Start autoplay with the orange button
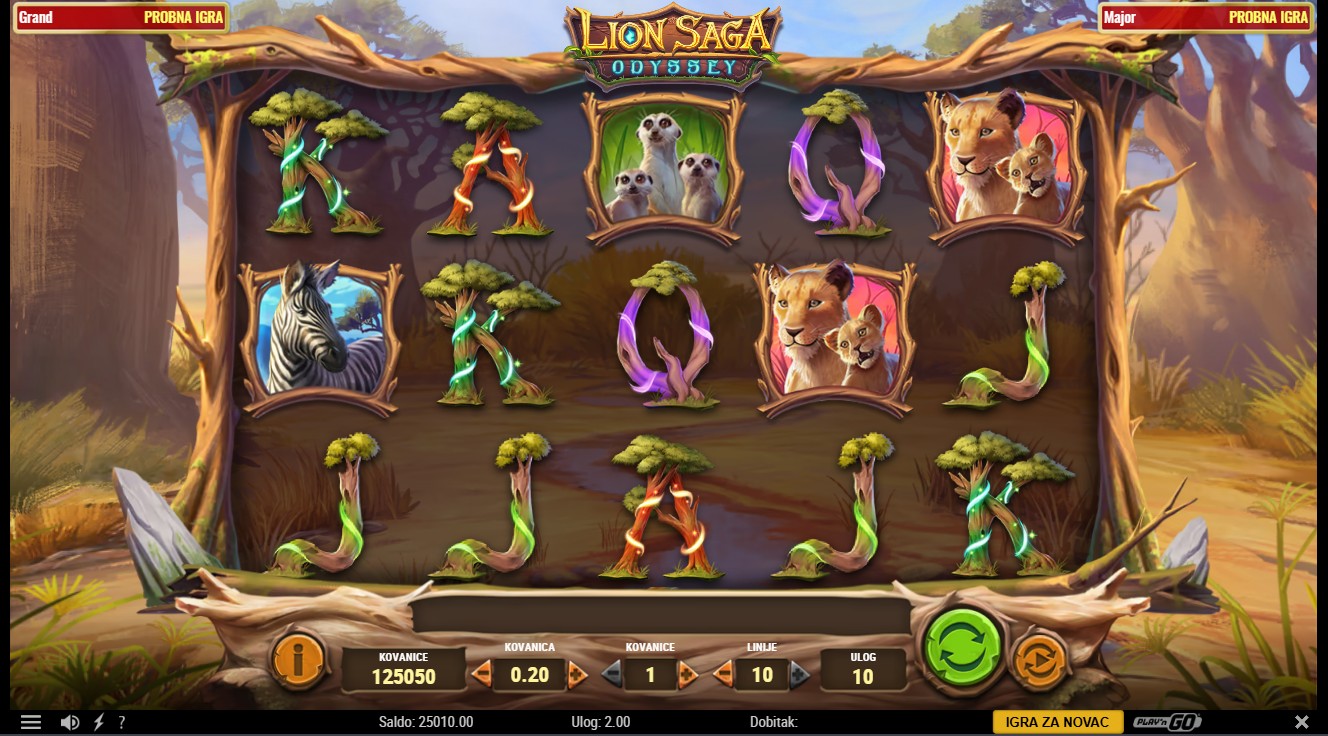Image resolution: width=1328 pixels, height=736 pixels. (x=1039, y=661)
